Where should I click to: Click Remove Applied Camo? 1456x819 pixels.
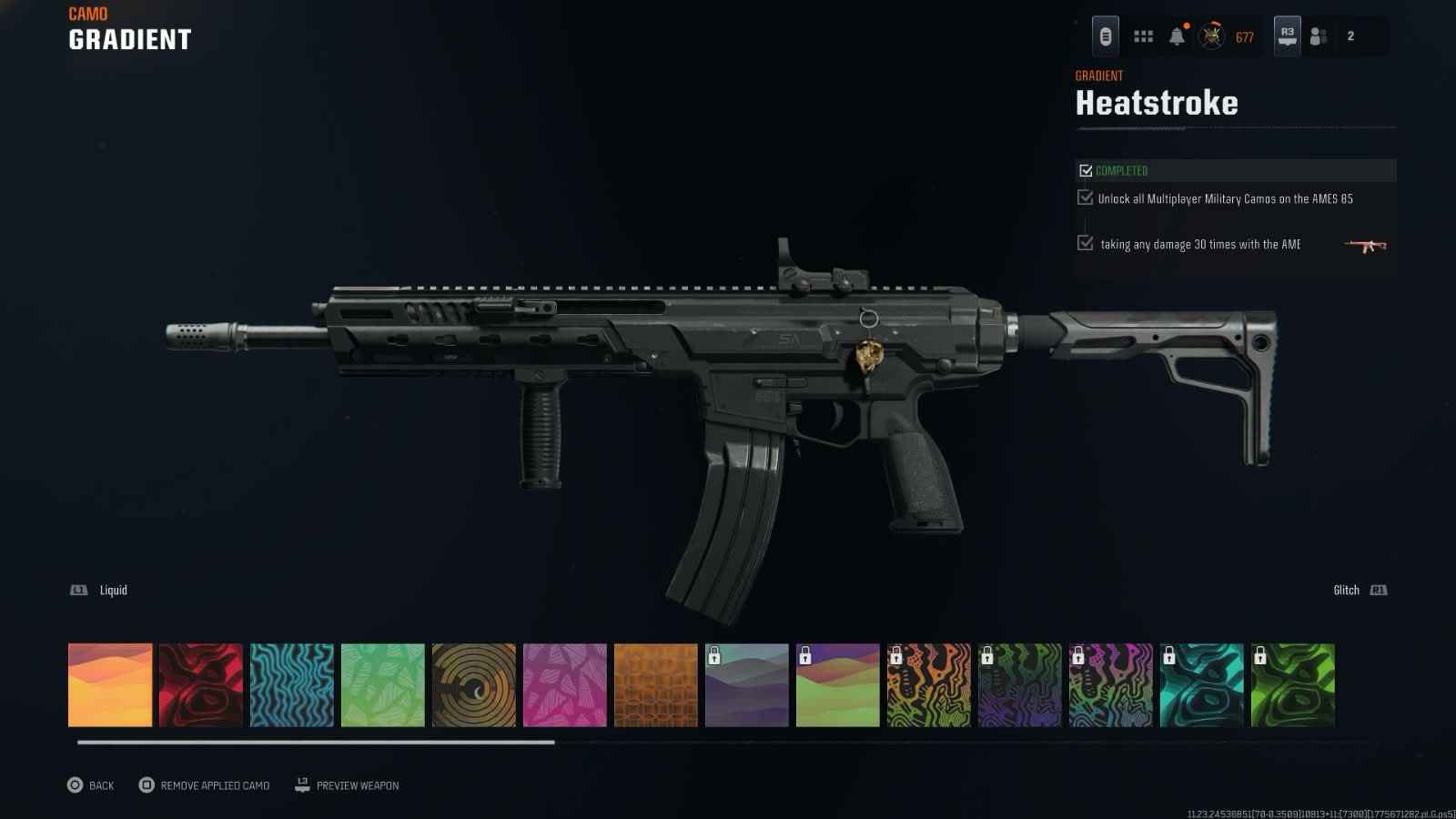205,785
